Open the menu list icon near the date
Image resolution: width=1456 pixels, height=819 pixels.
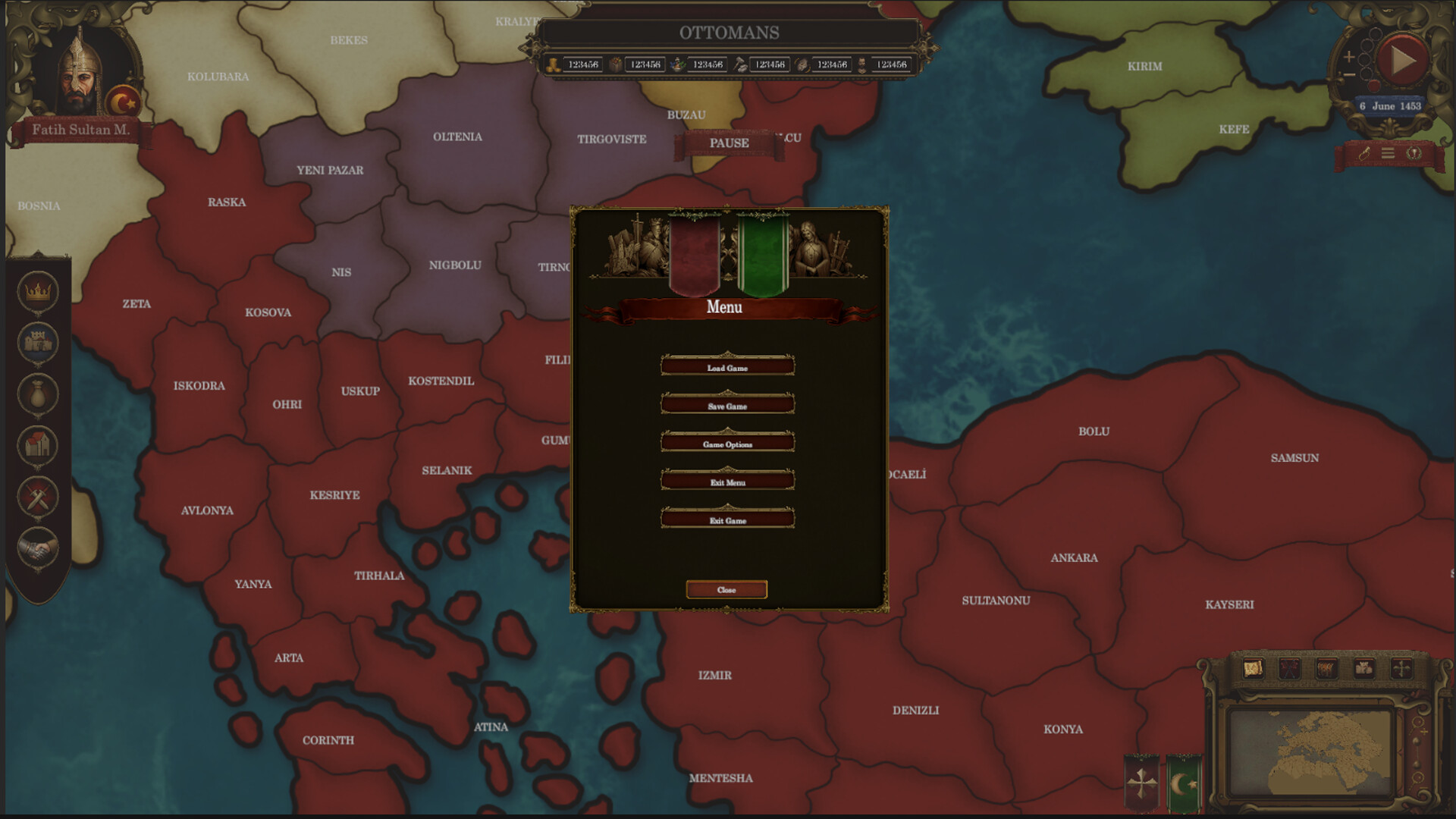click(x=1388, y=154)
